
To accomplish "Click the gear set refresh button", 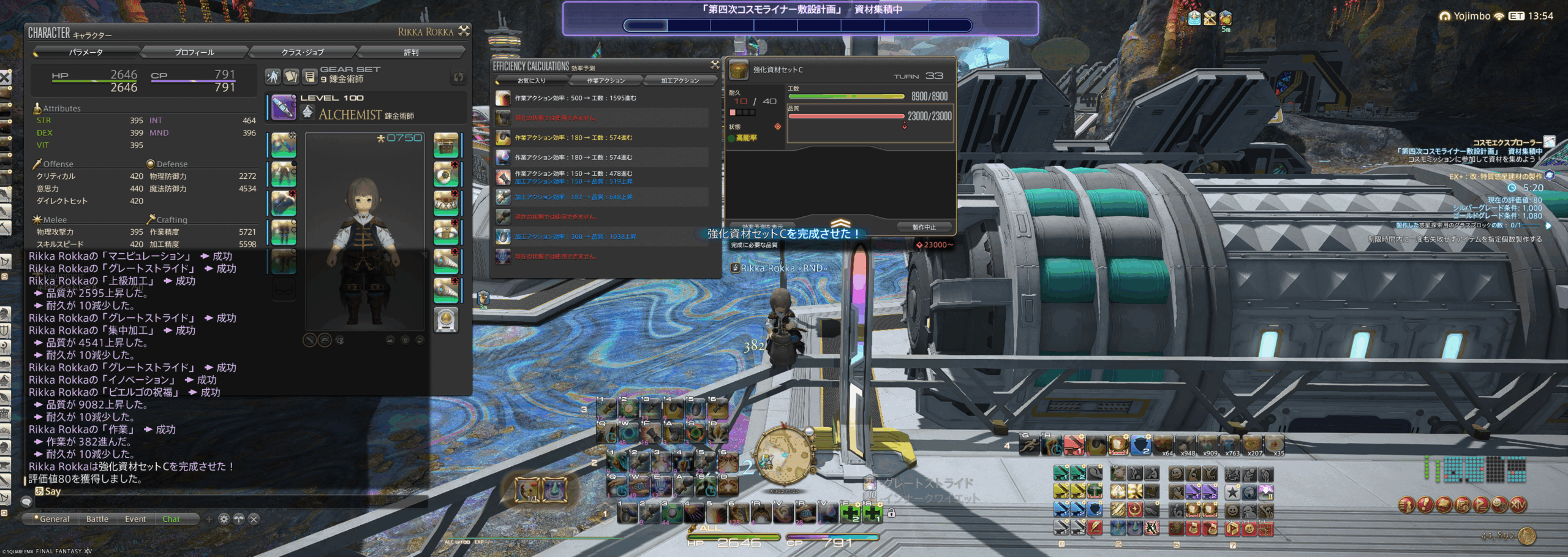I will point(458,77).
